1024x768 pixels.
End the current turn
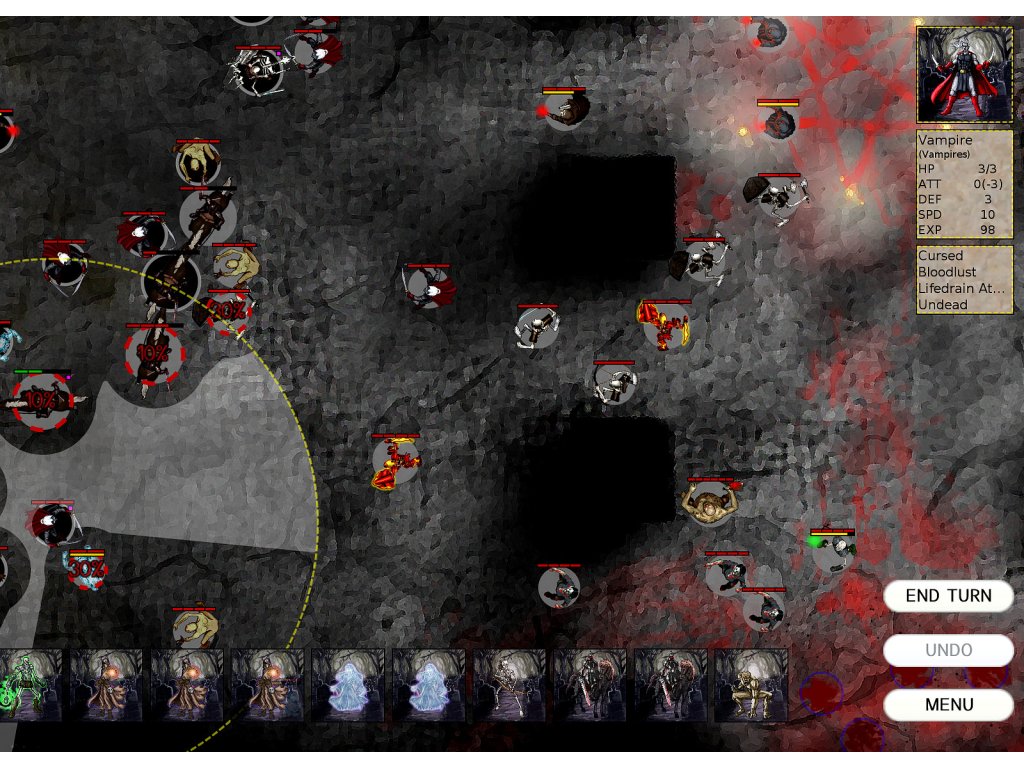(948, 596)
